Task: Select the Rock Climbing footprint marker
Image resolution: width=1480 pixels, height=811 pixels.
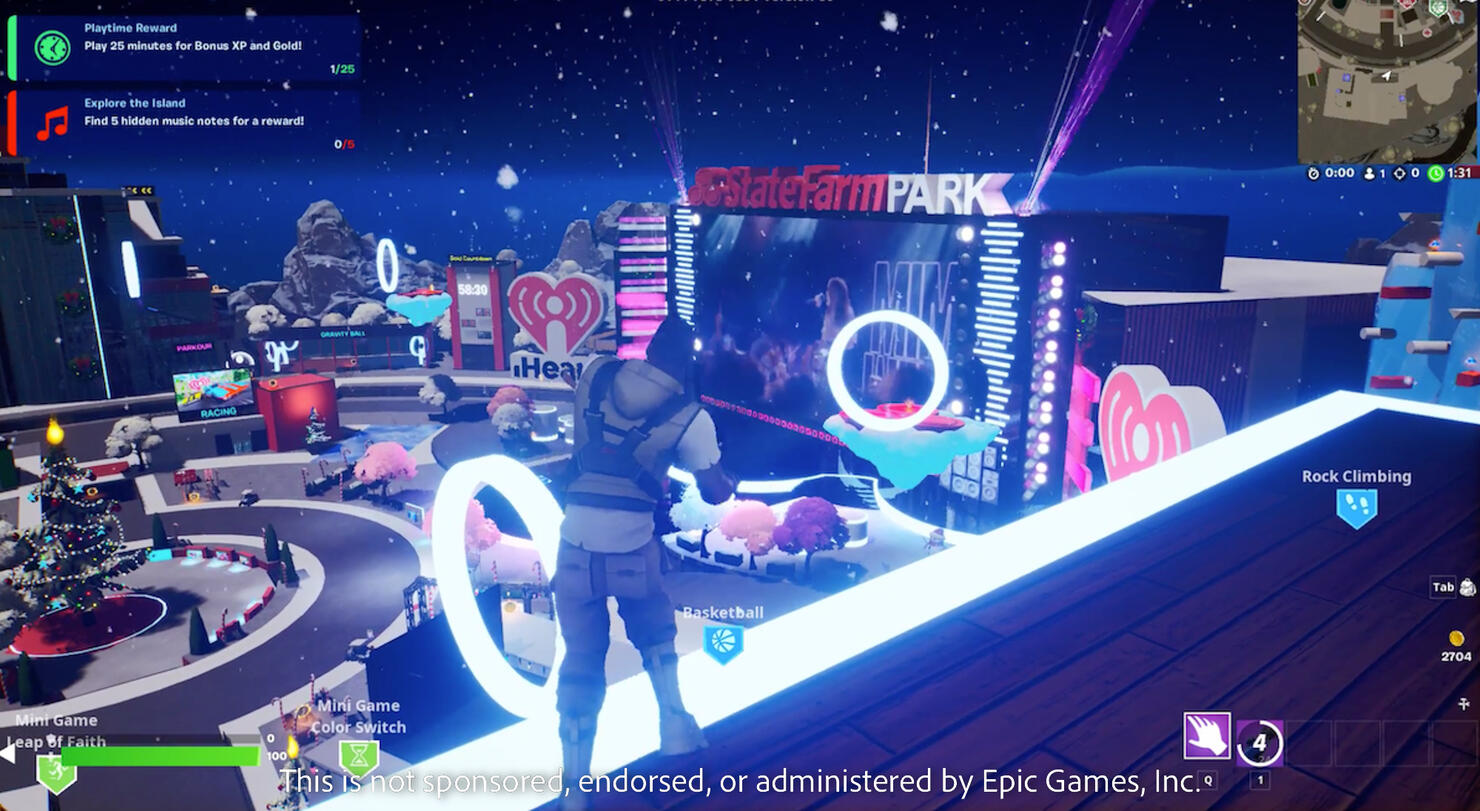Action: tap(1356, 507)
